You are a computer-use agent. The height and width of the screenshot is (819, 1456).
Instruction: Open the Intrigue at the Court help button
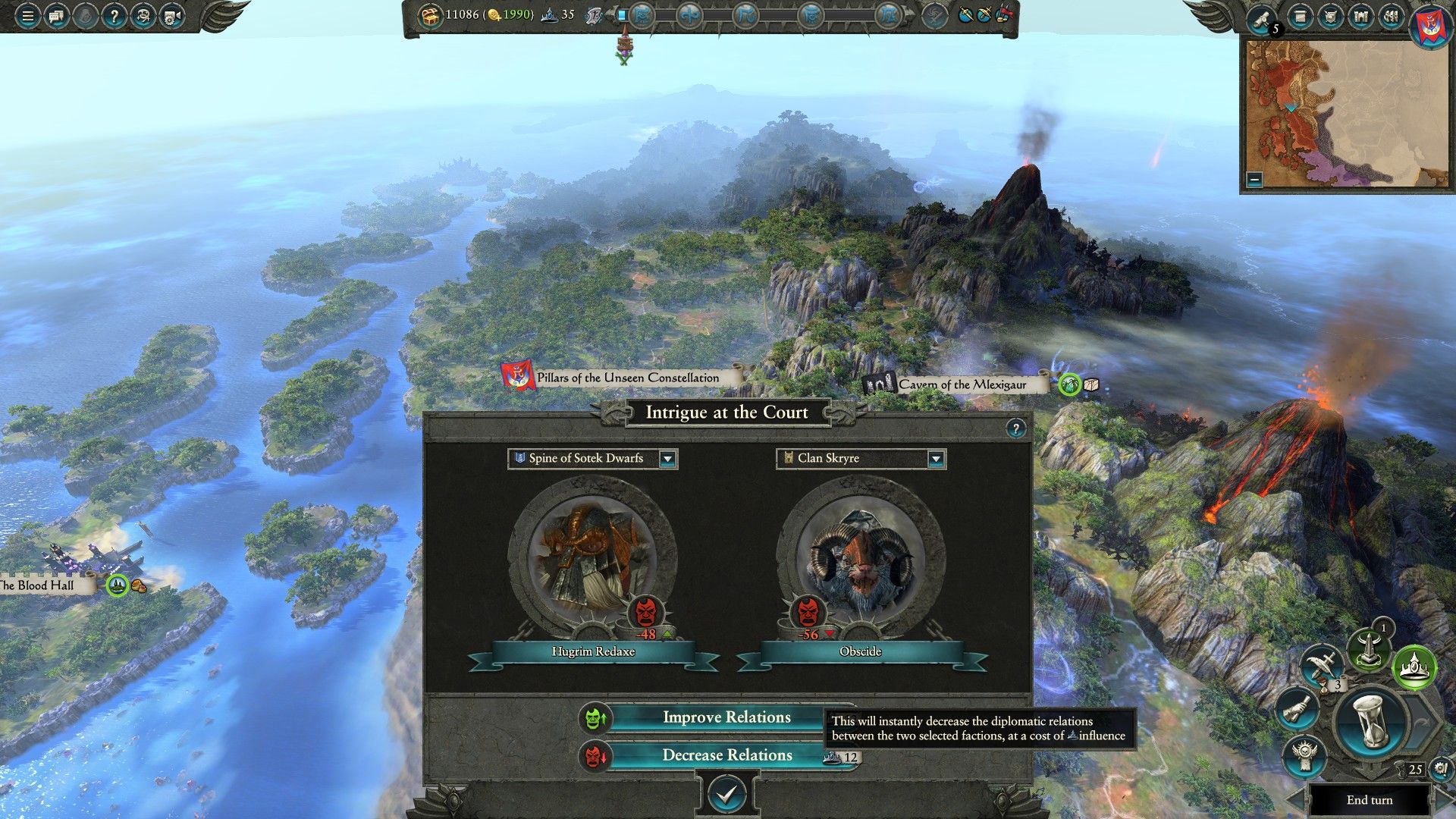(x=1015, y=428)
